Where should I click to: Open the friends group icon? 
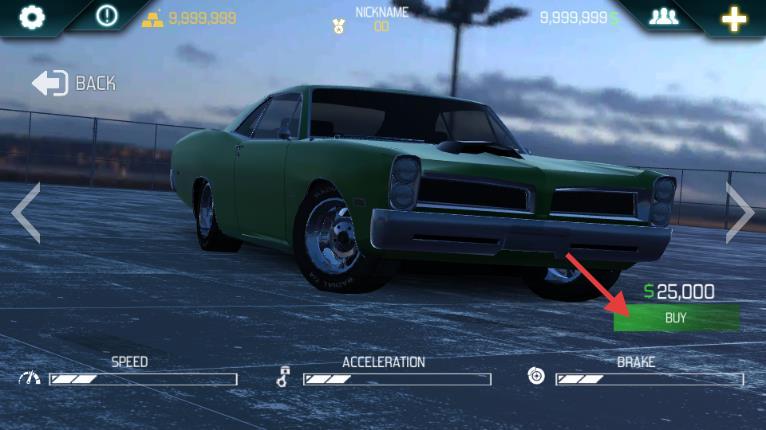pos(663,17)
